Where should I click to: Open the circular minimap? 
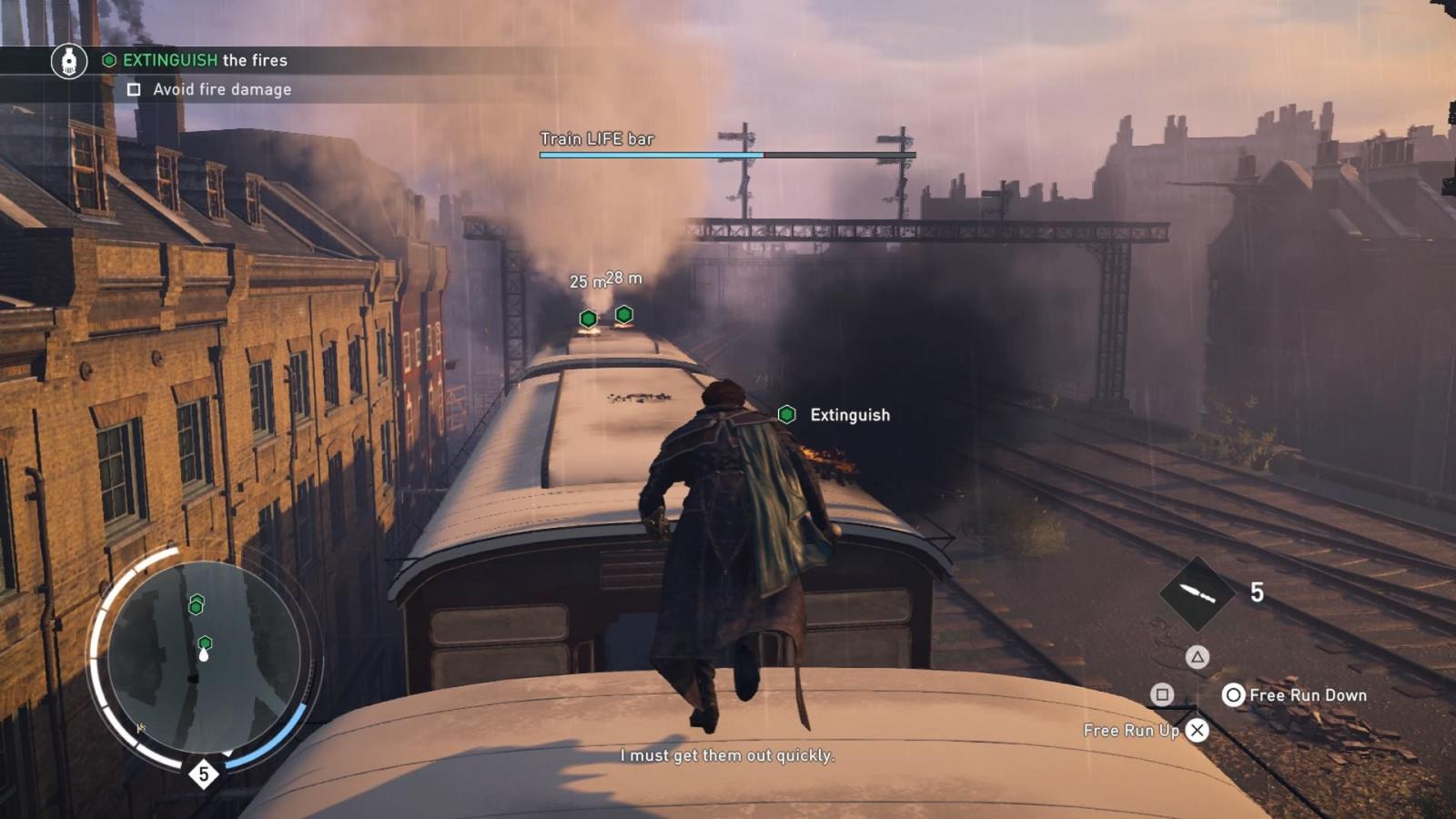coord(204,656)
